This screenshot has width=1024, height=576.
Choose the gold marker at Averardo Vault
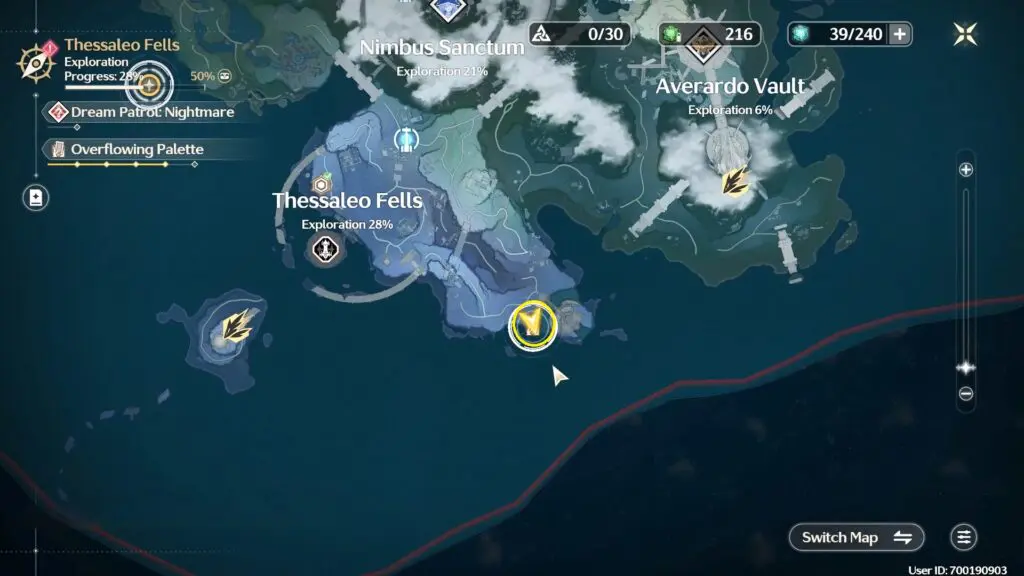(736, 182)
